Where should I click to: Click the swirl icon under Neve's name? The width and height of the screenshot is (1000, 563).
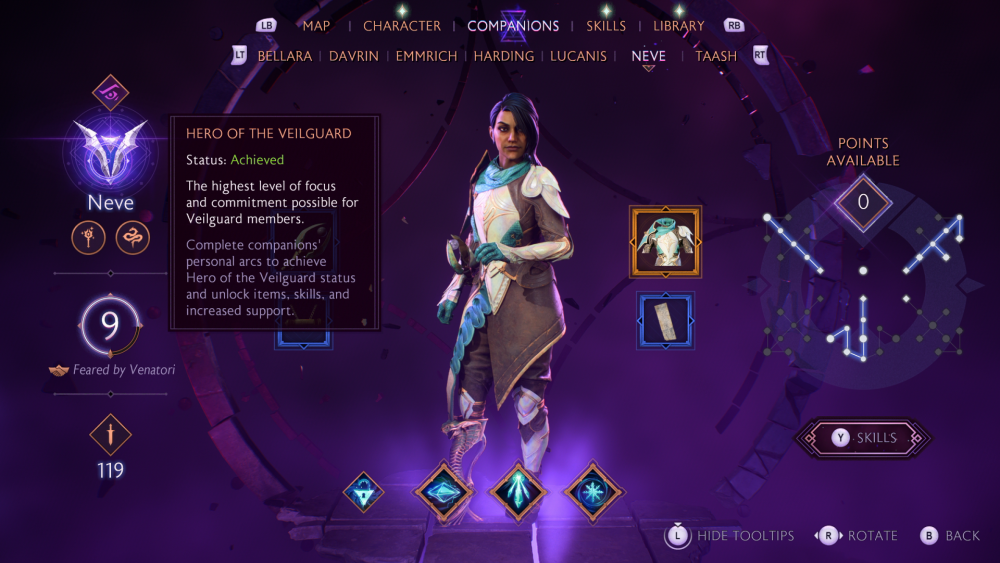pyautogui.click(x=132, y=238)
